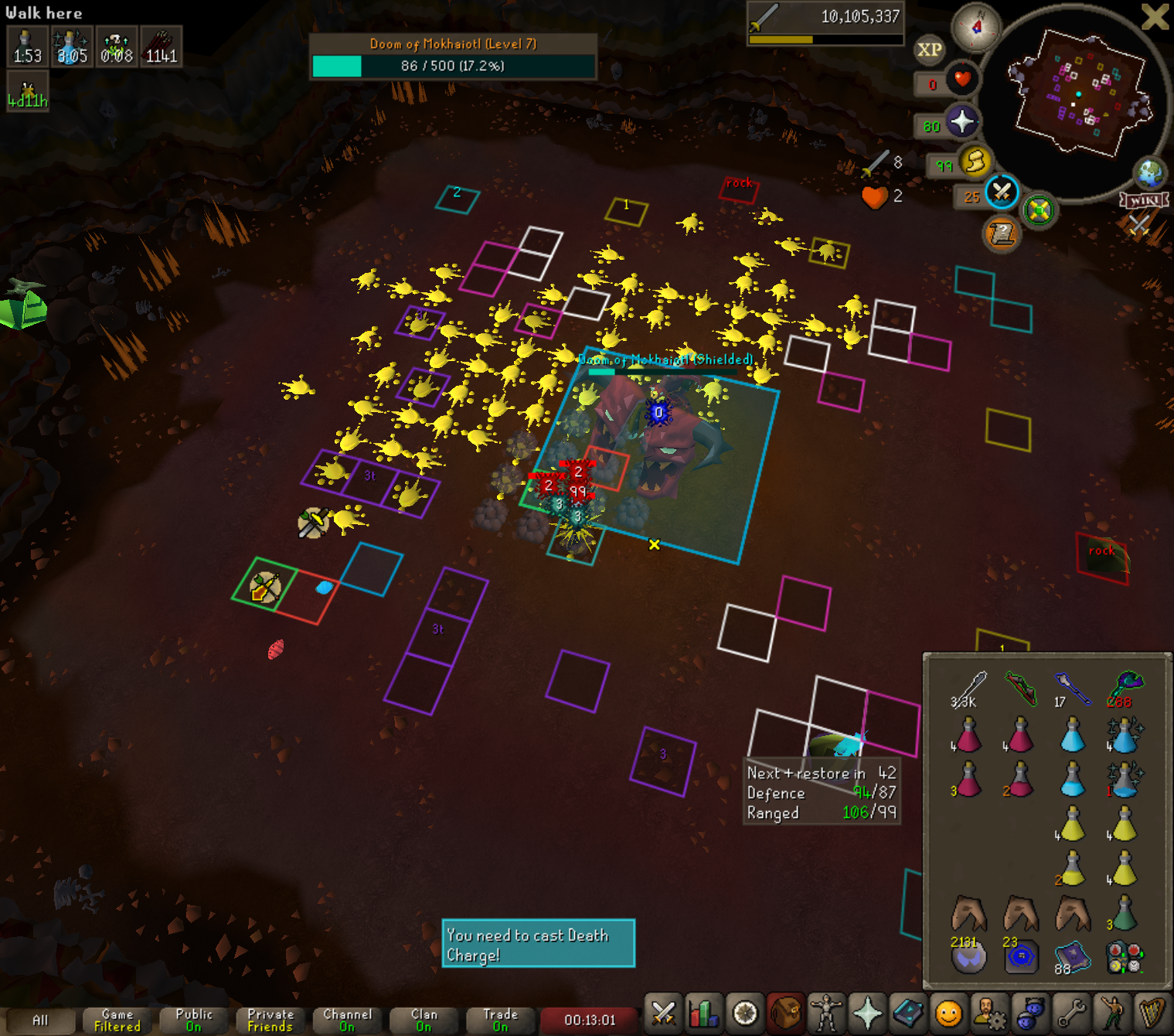Click the Wiki lookup banner
Viewport: 1174px width, 1036px height.
click(x=1144, y=200)
